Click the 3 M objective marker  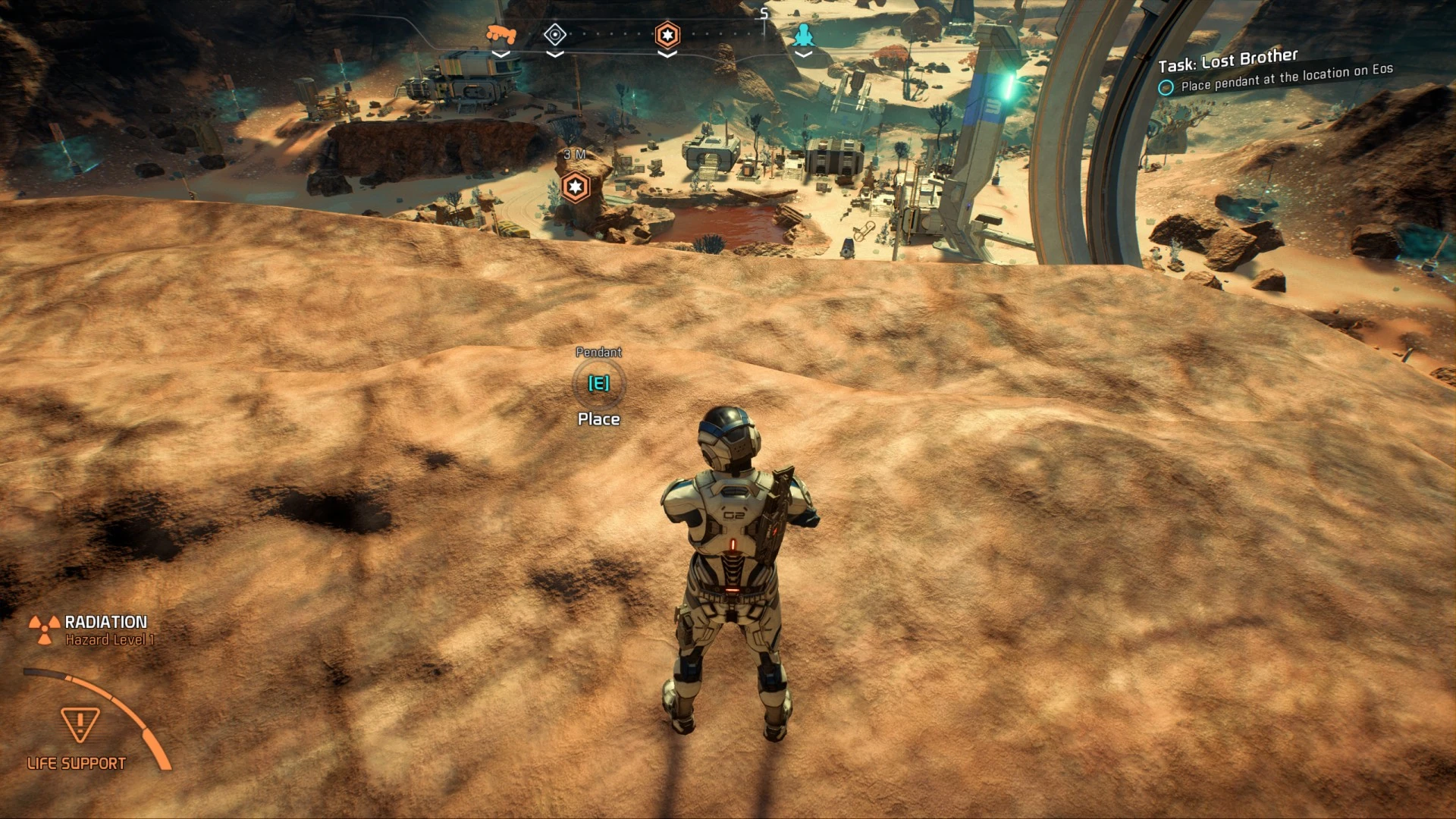click(576, 187)
